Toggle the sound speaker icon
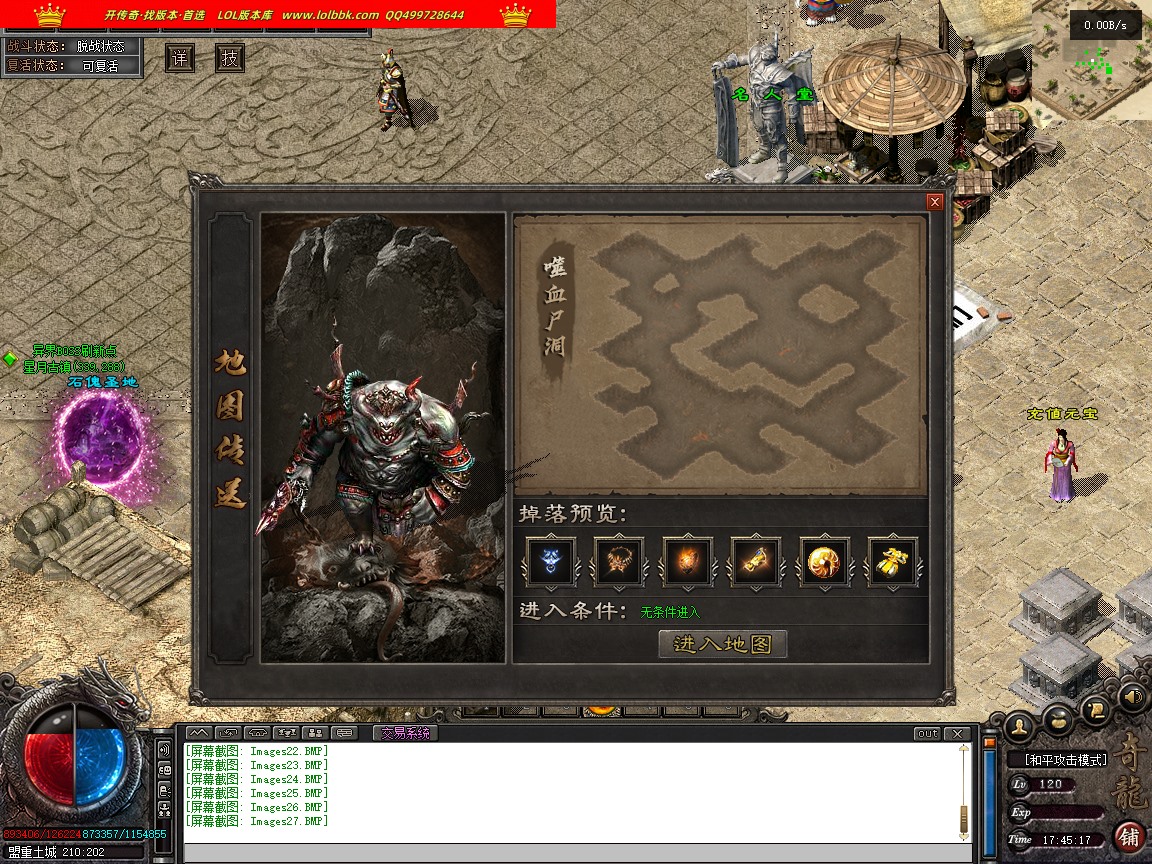Image resolution: width=1152 pixels, height=864 pixels. [x=1131, y=695]
